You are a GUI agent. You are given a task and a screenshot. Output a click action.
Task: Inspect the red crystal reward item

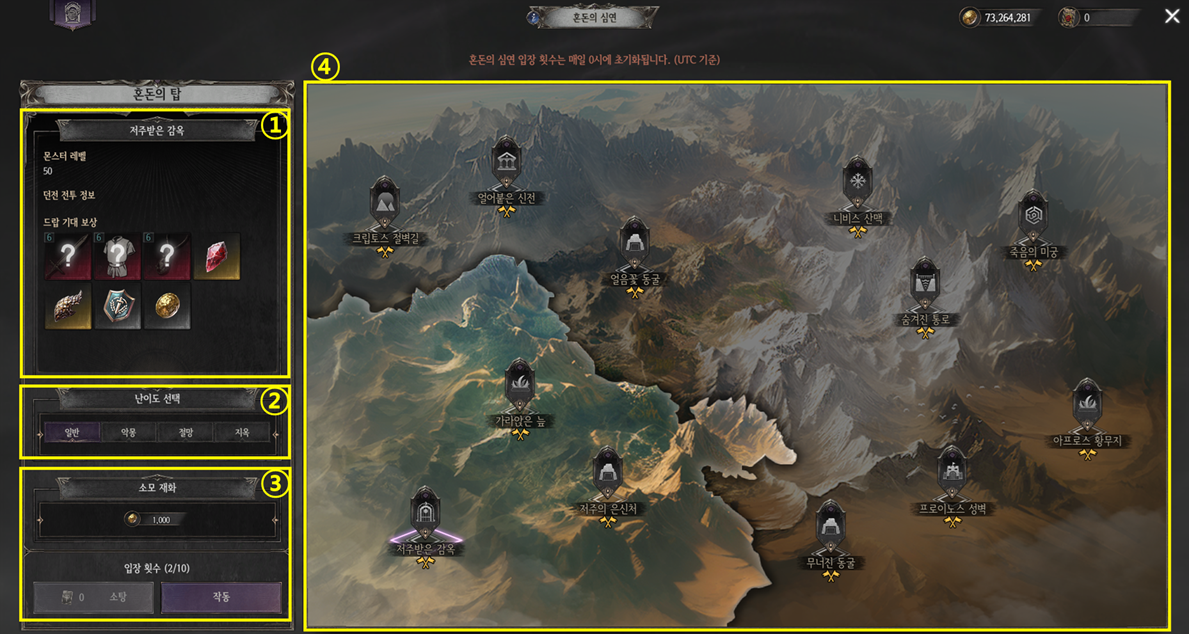tap(217, 257)
